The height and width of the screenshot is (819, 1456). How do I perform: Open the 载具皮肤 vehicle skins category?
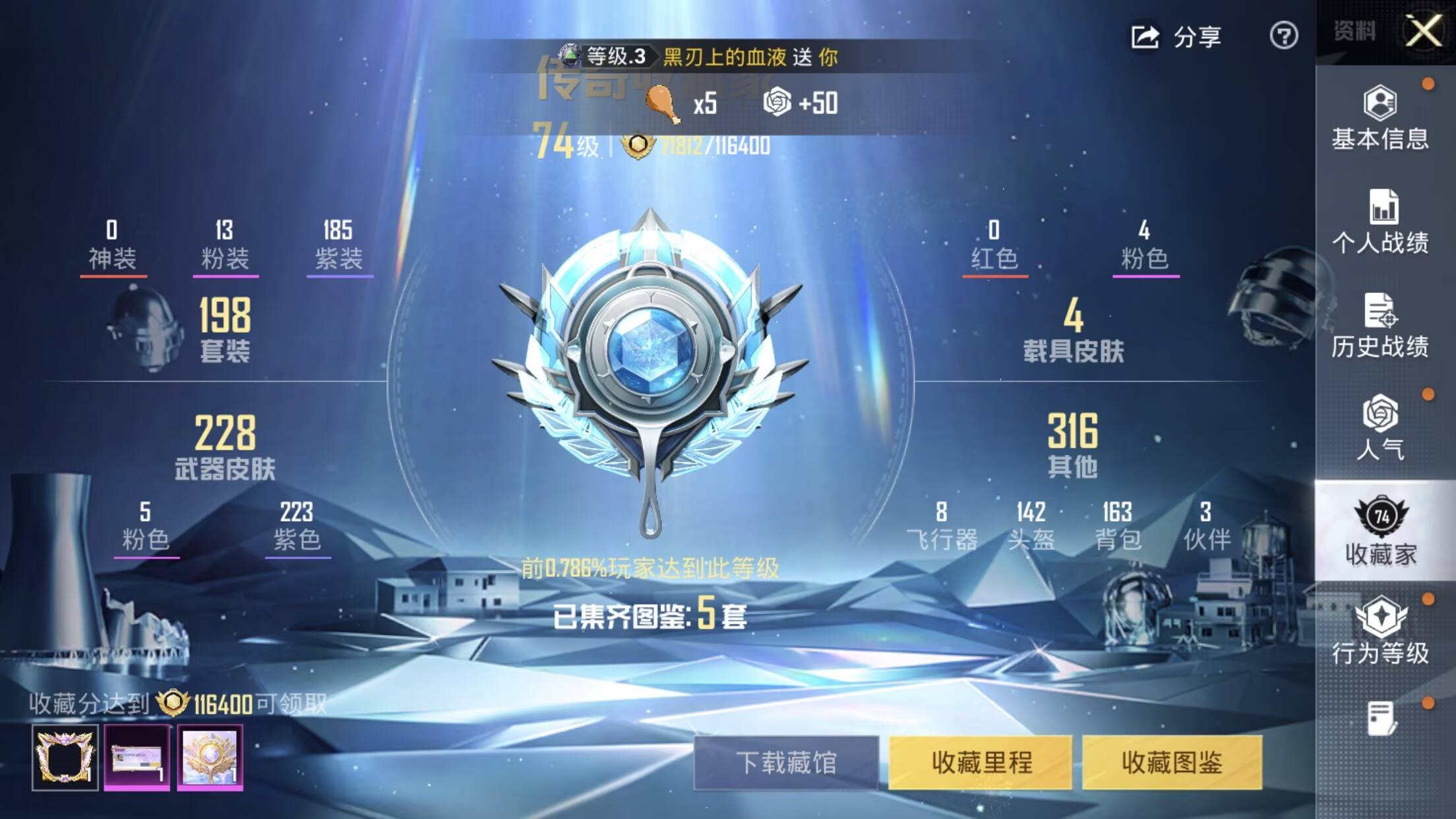click(1073, 328)
